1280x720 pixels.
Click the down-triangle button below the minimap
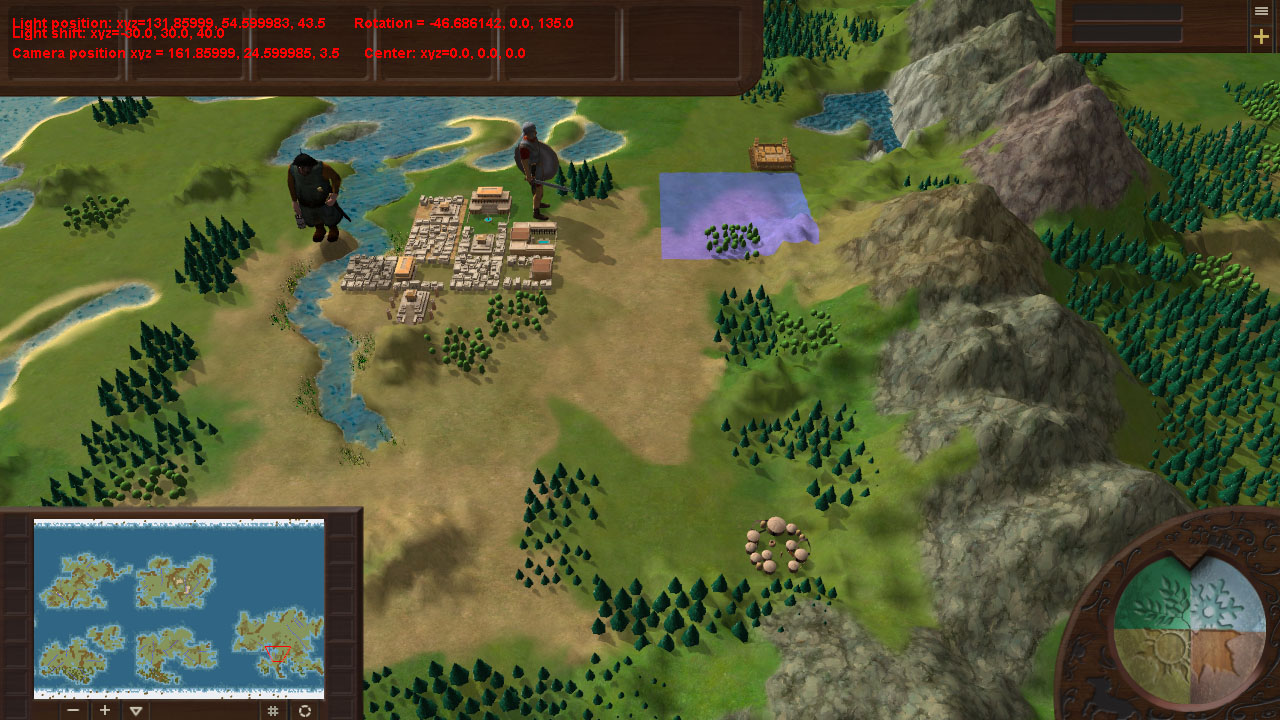(136, 710)
